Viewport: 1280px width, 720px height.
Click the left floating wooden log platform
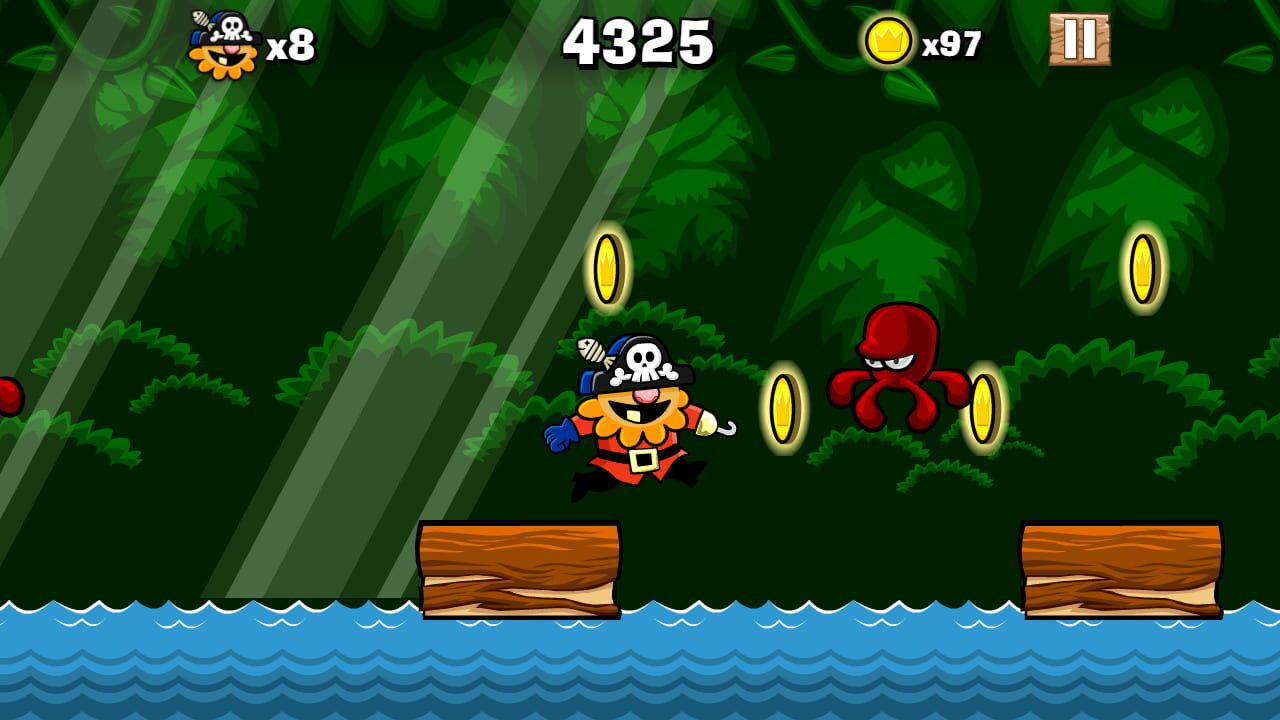click(520, 565)
